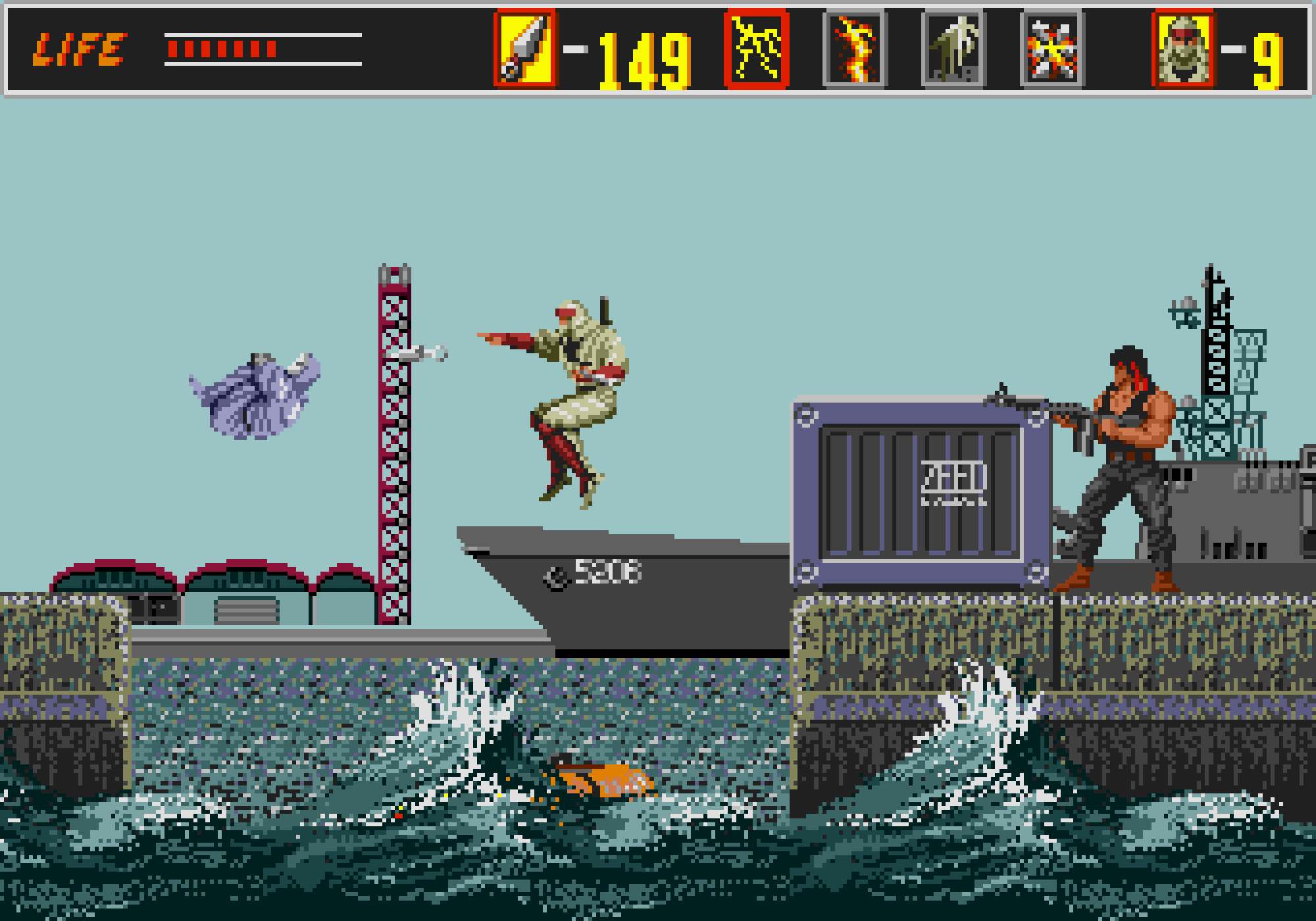
Task: Click the ninja face lives icon
Action: tap(1183, 49)
